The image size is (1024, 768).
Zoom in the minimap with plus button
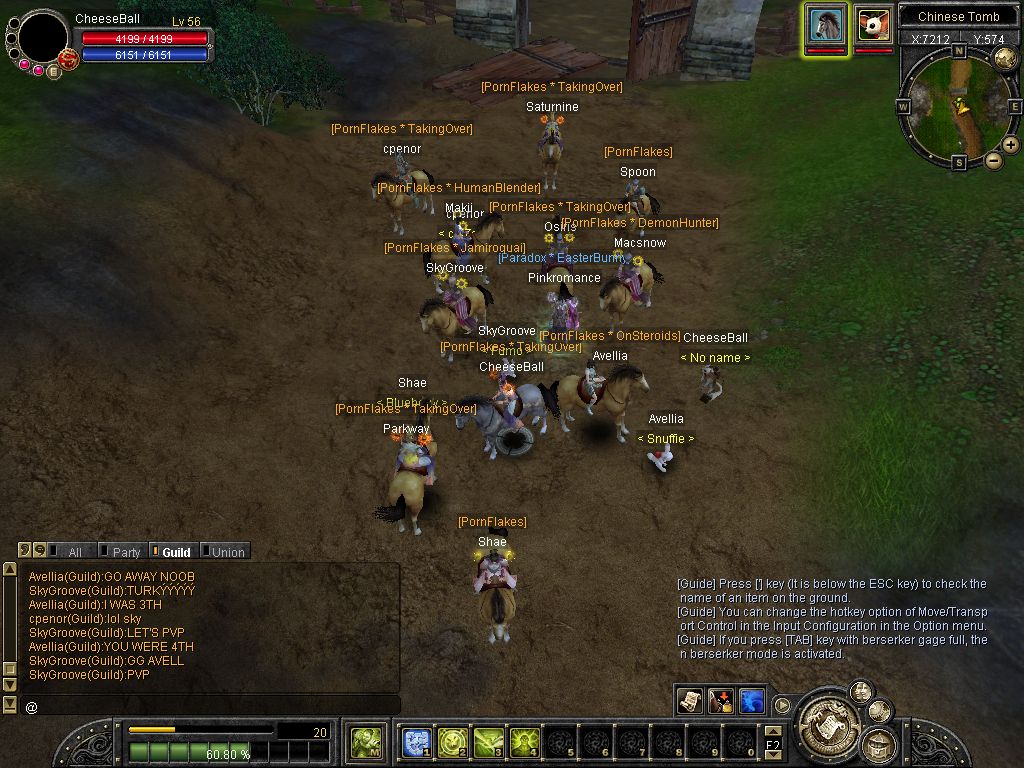1011,145
